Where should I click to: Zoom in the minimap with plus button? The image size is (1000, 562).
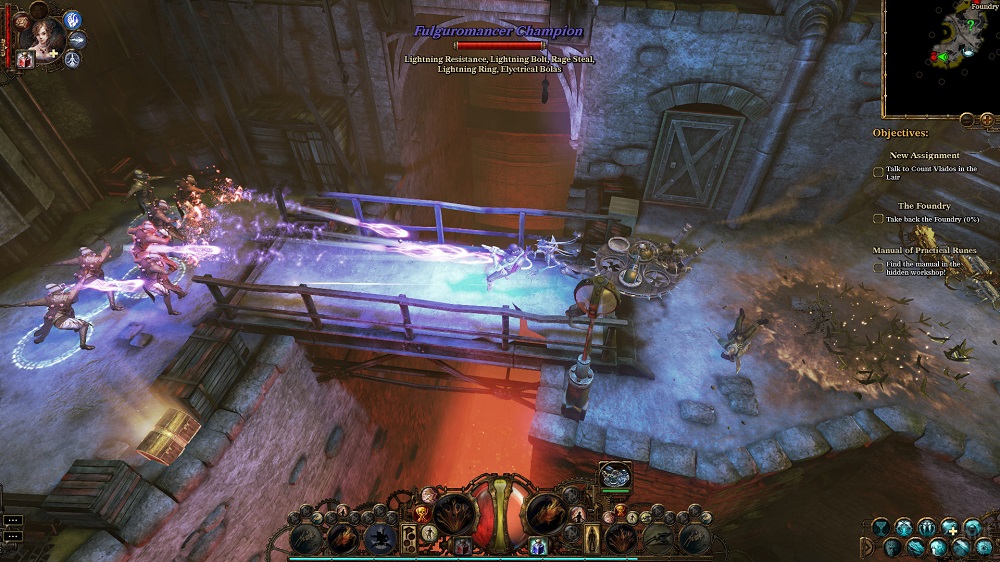(987, 120)
